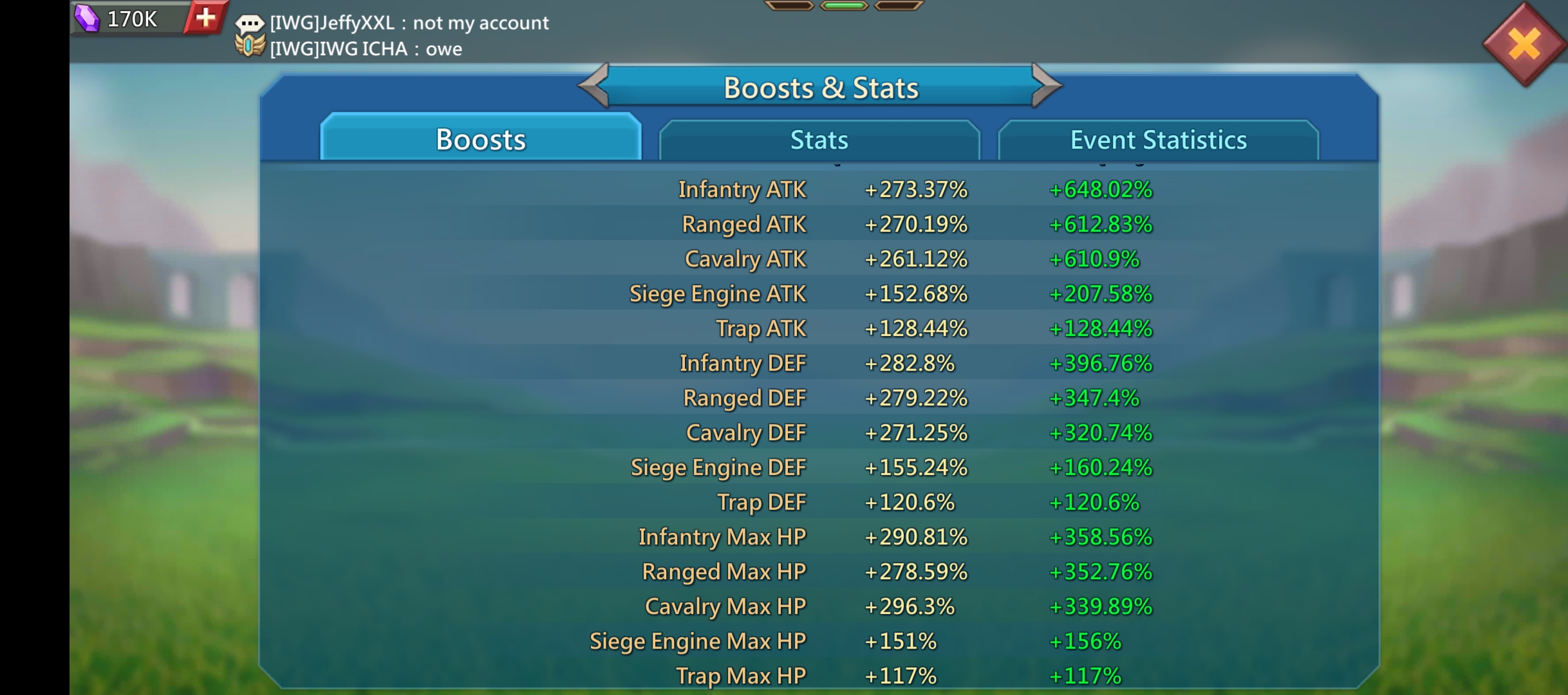Click the 'owe' message from IWG ICHA

click(444, 49)
